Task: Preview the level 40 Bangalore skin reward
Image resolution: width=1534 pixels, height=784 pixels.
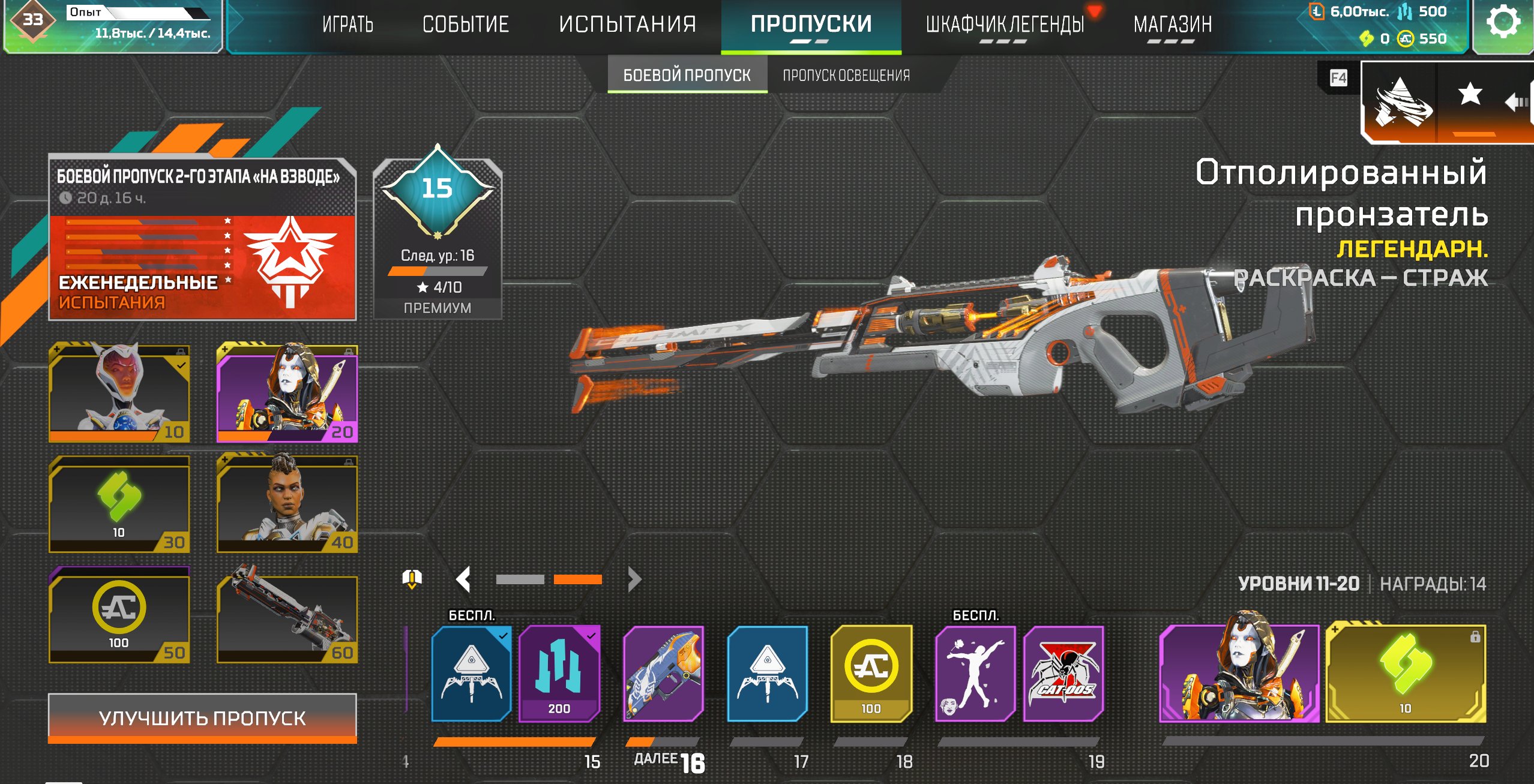Action: point(287,504)
